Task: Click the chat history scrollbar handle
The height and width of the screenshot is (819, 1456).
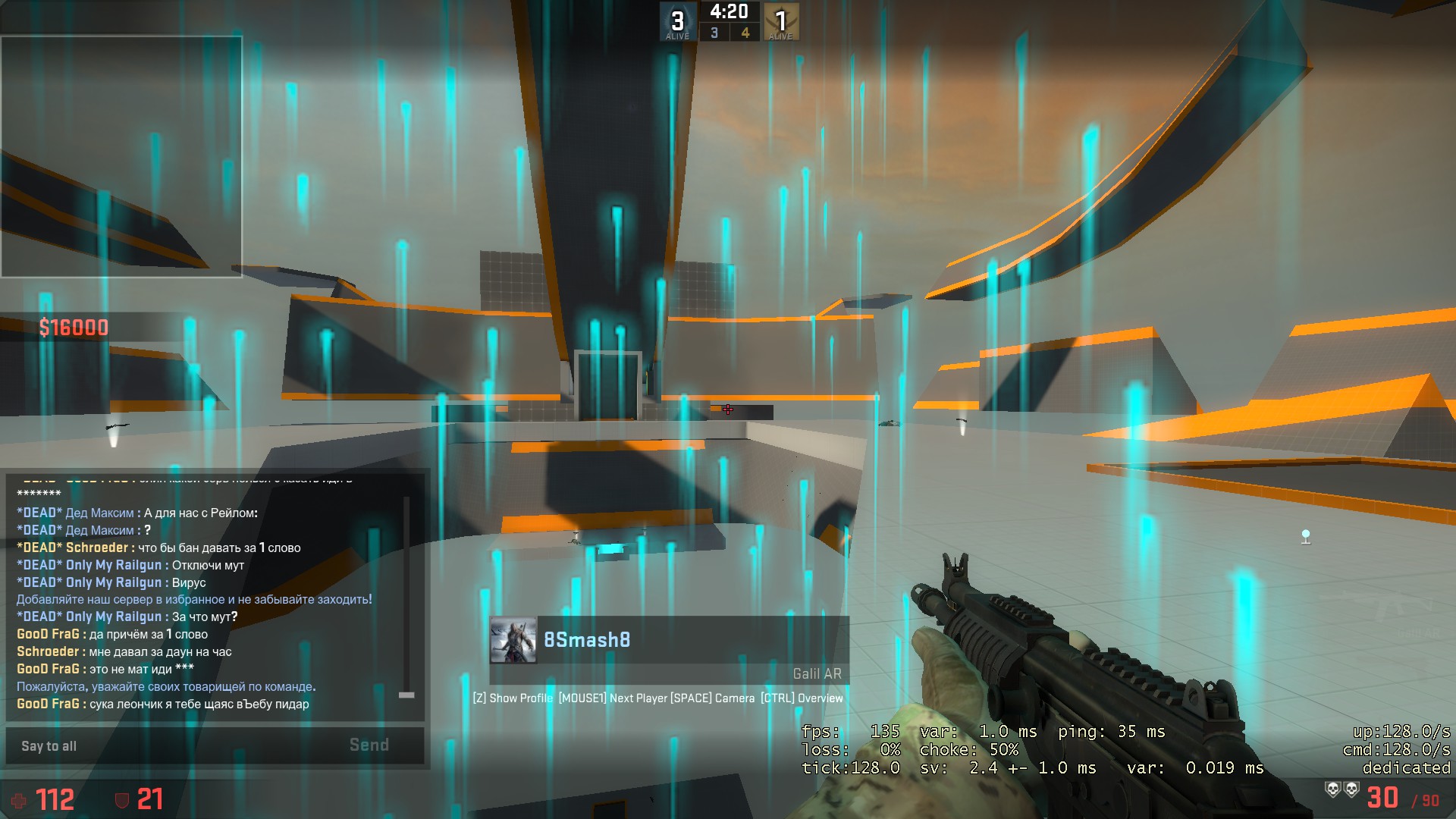Action: [x=406, y=695]
